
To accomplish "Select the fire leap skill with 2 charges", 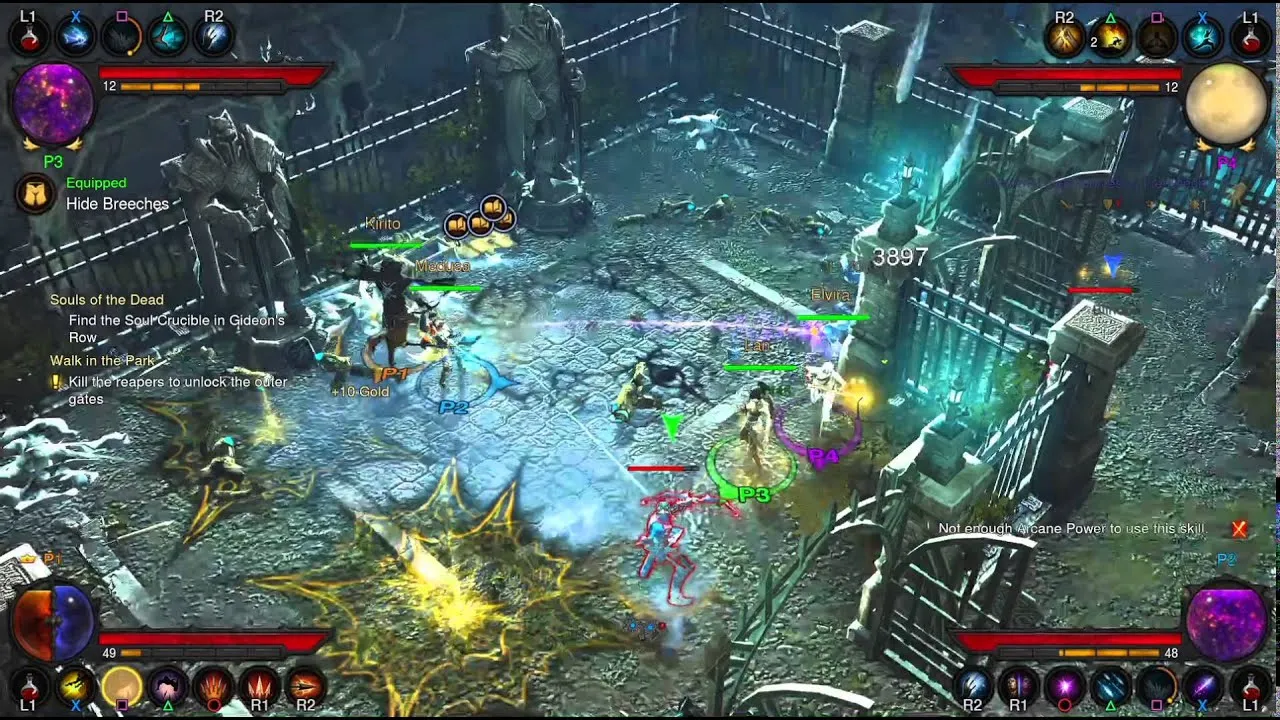I will [1112, 40].
